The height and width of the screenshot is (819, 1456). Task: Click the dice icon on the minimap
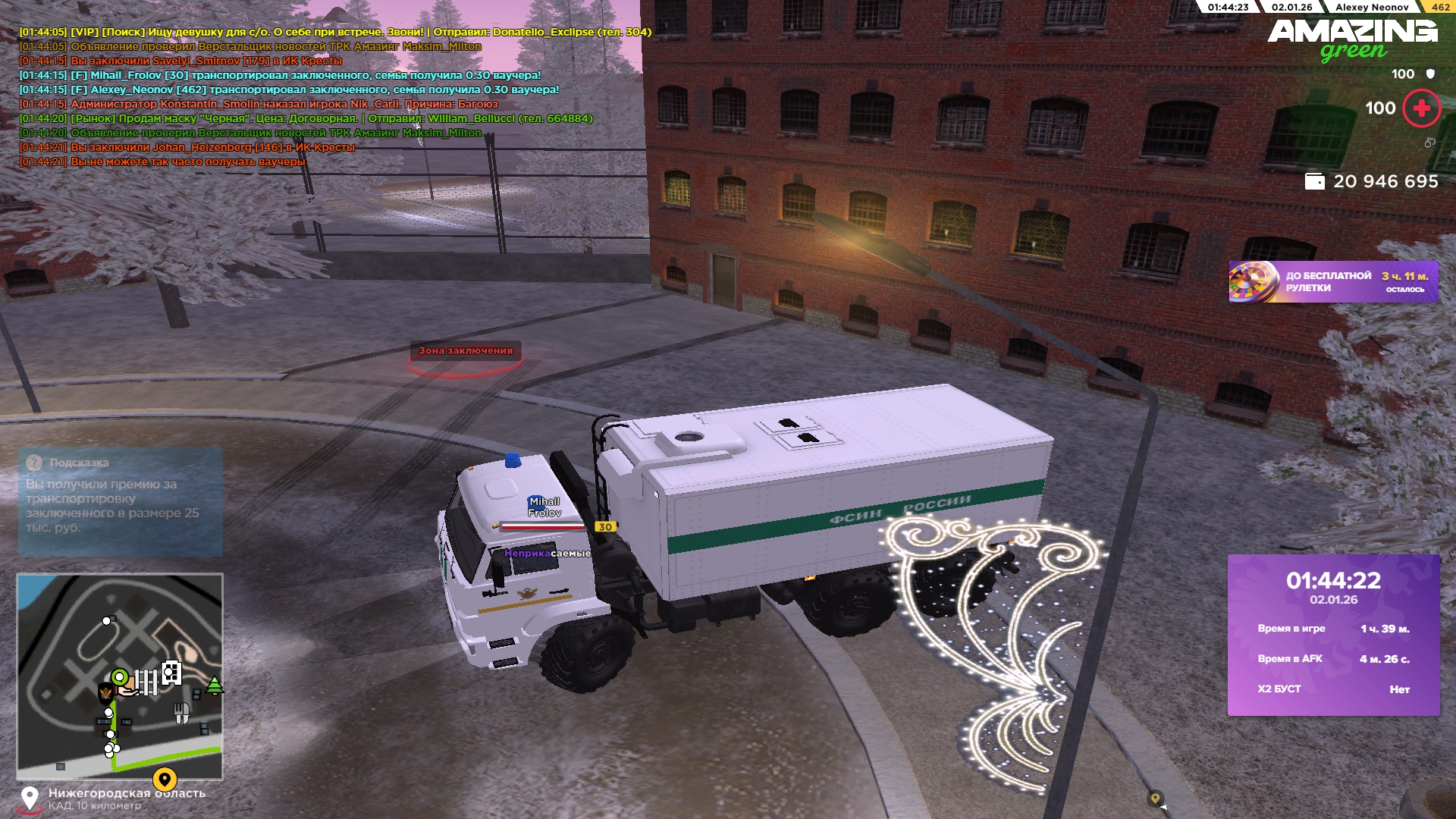click(172, 672)
